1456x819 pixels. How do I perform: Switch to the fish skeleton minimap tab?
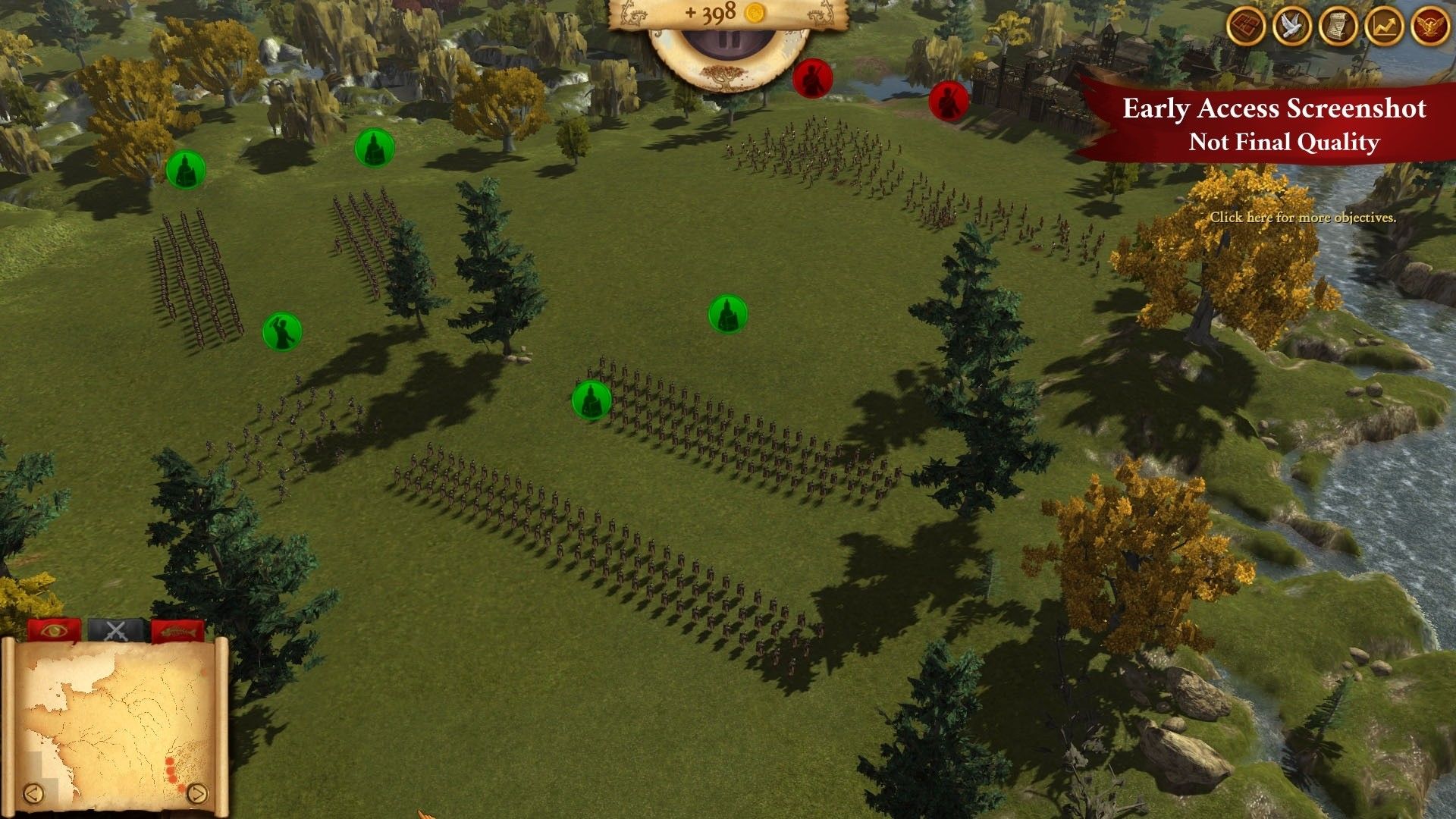(x=177, y=630)
